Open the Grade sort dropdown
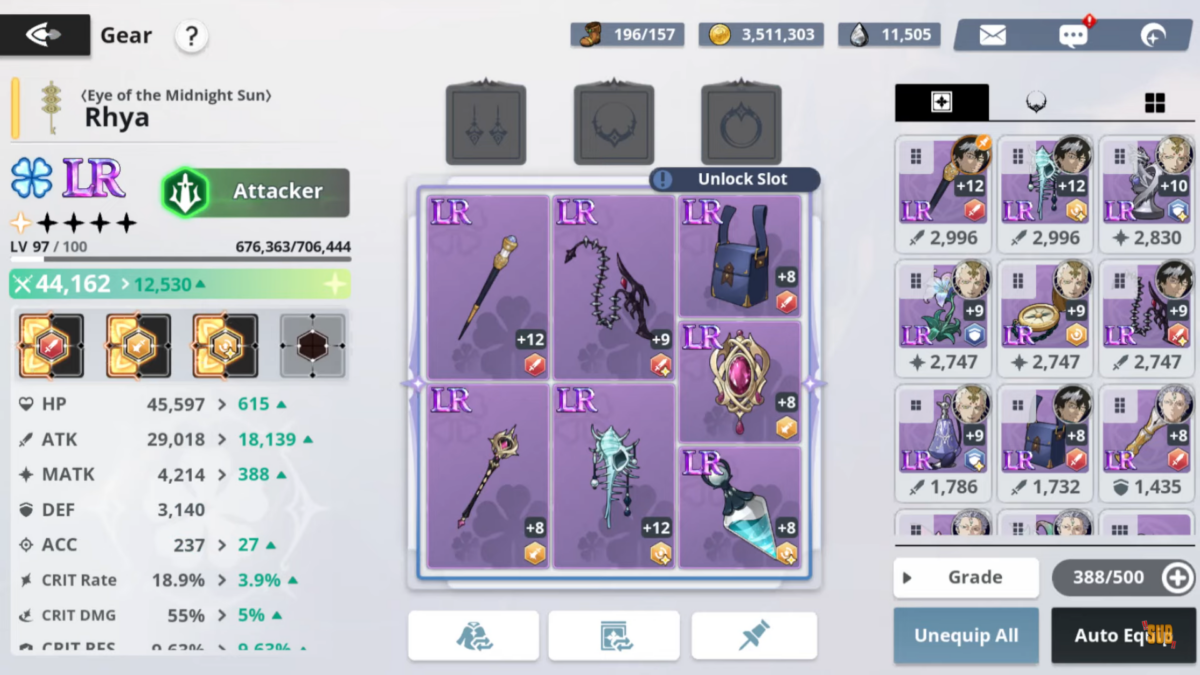1200x675 pixels. 965,577
